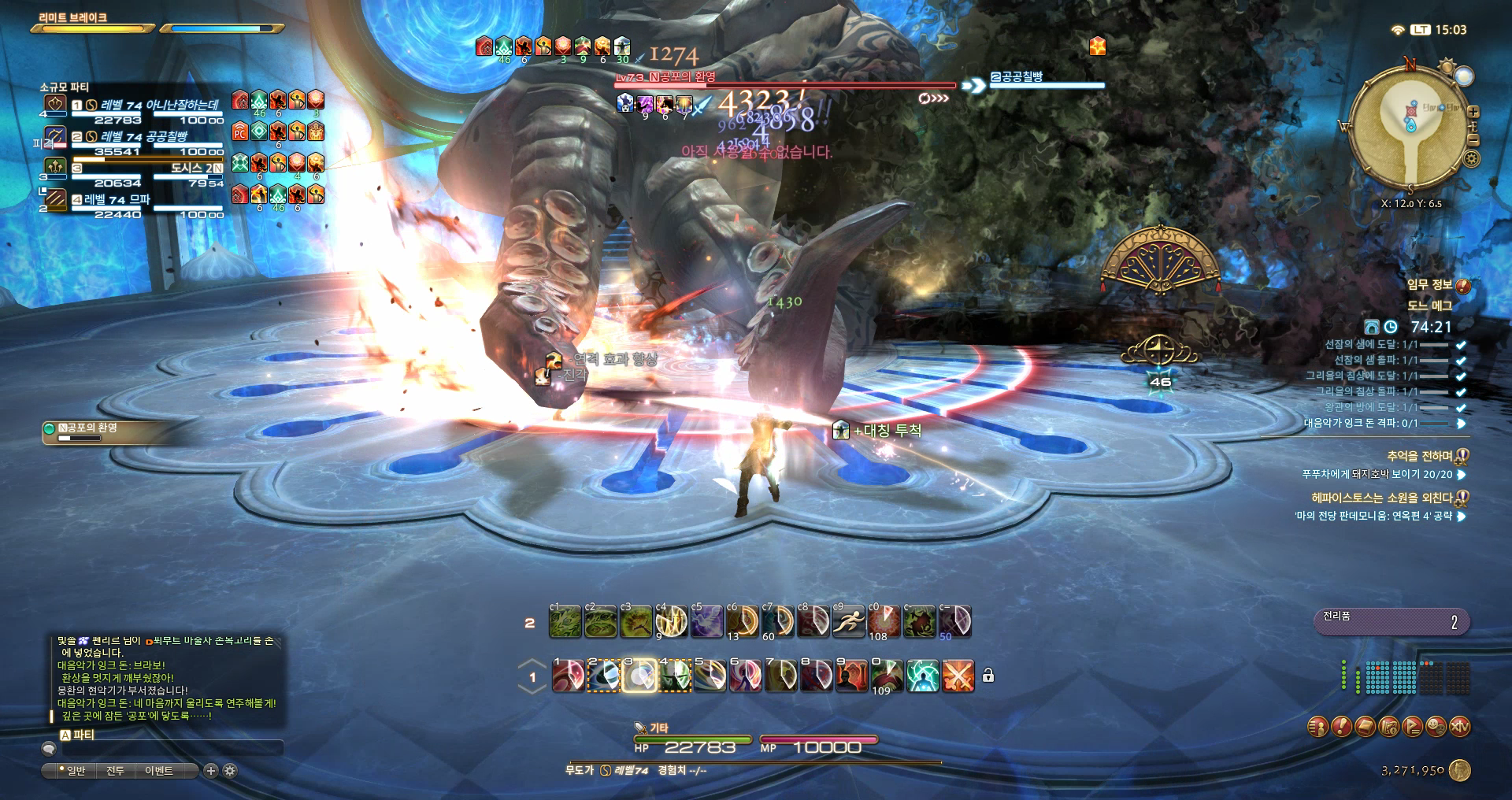1512x800 pixels.
Task: Open the 전리품 loot notification
Action: (x=1391, y=621)
